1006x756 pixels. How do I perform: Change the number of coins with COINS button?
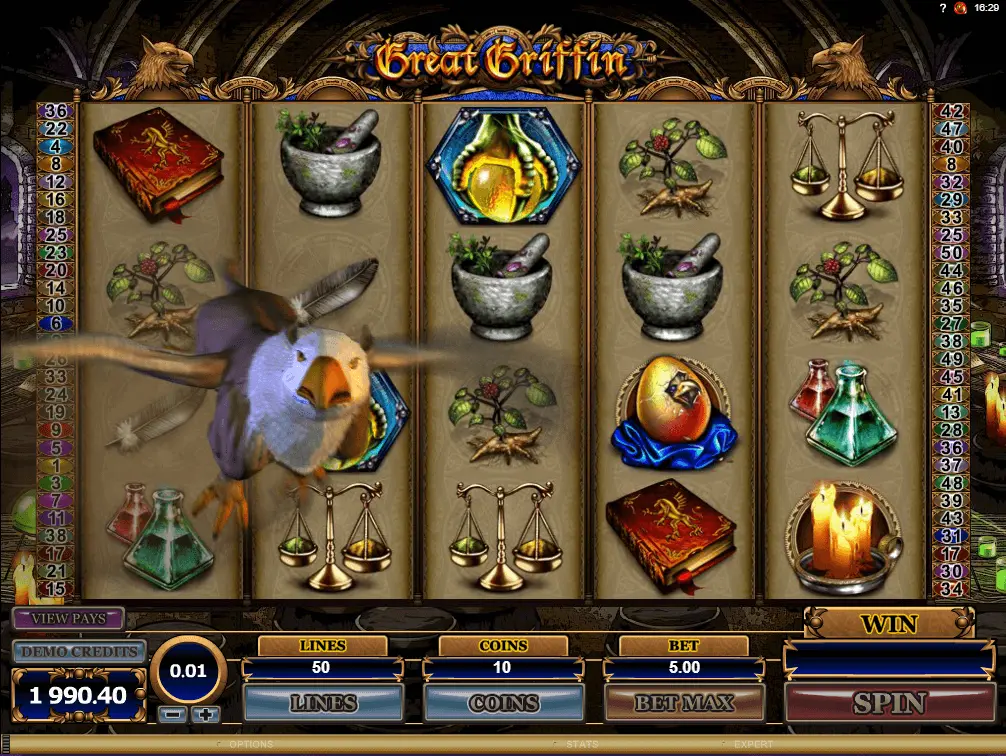point(503,703)
